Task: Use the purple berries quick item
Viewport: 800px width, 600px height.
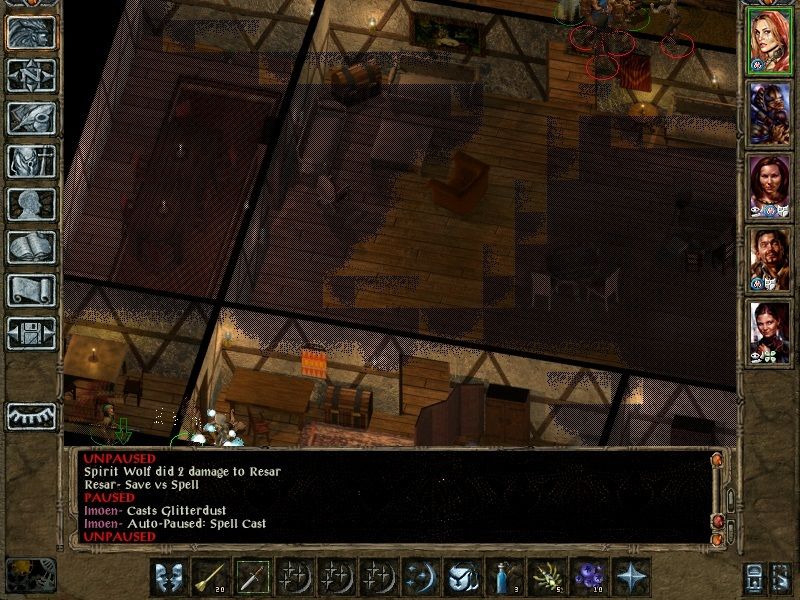Action: tap(587, 577)
